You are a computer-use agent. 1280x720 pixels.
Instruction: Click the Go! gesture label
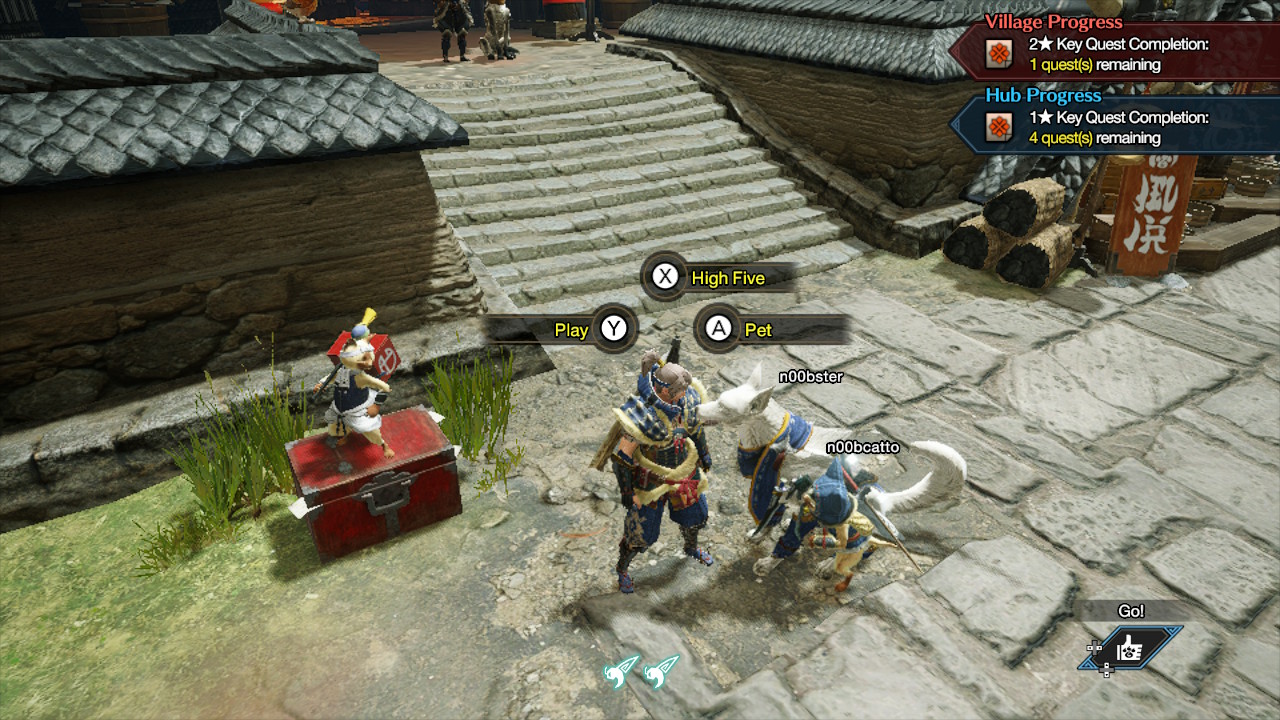1133,609
